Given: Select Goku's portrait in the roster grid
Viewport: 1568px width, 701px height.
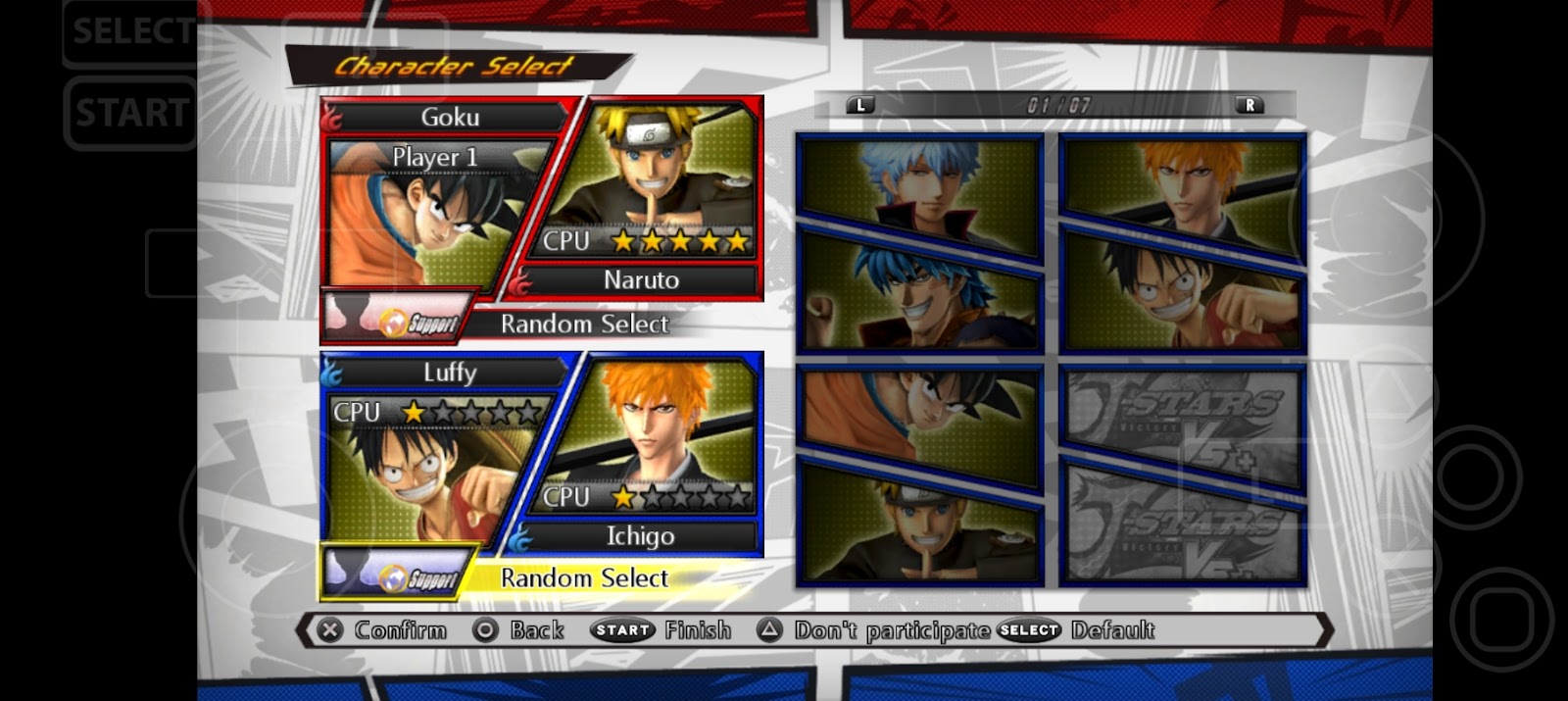Looking at the screenshot, I should pos(918,417).
